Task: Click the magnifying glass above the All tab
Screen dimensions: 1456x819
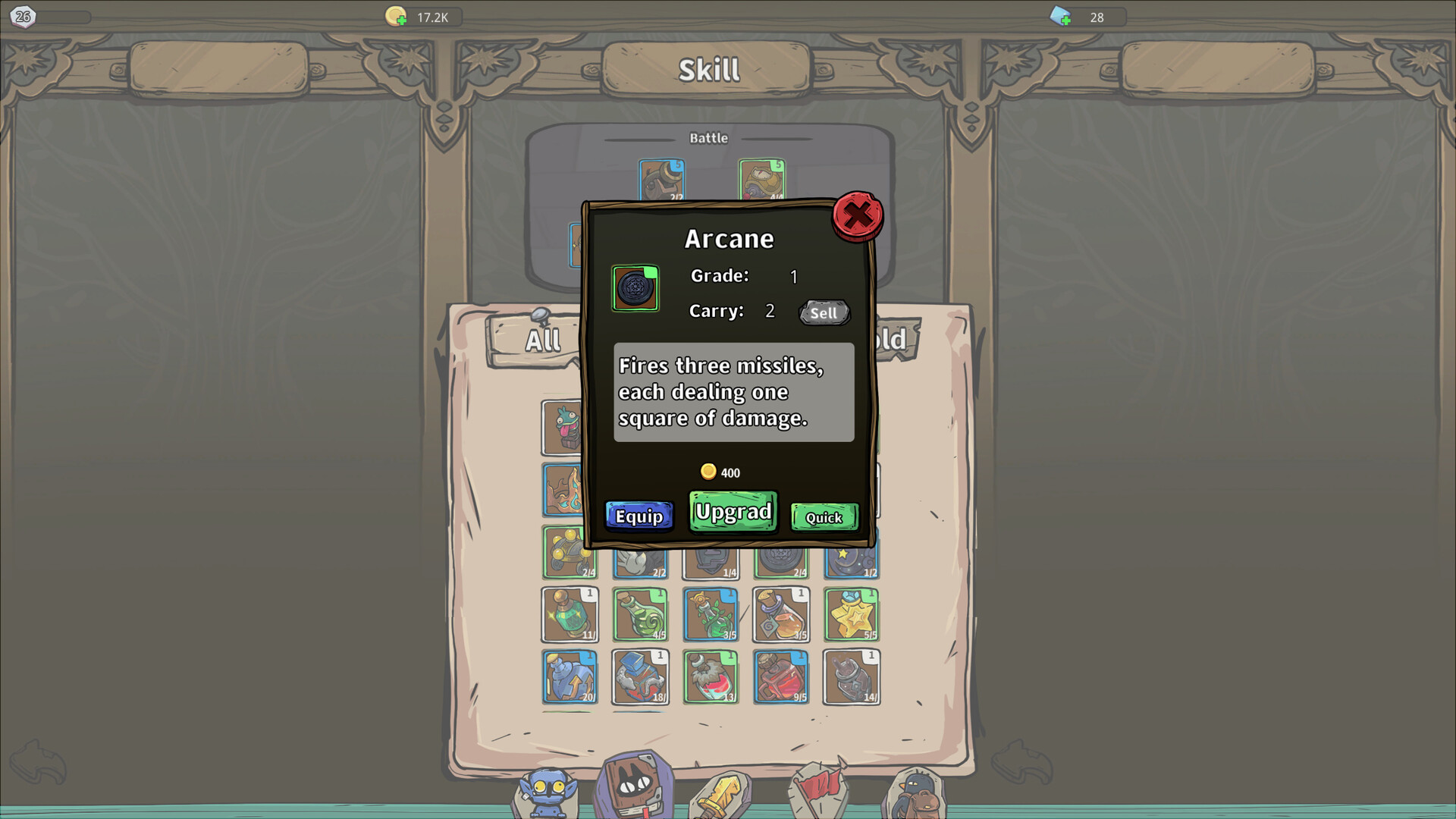Action: coord(540,314)
